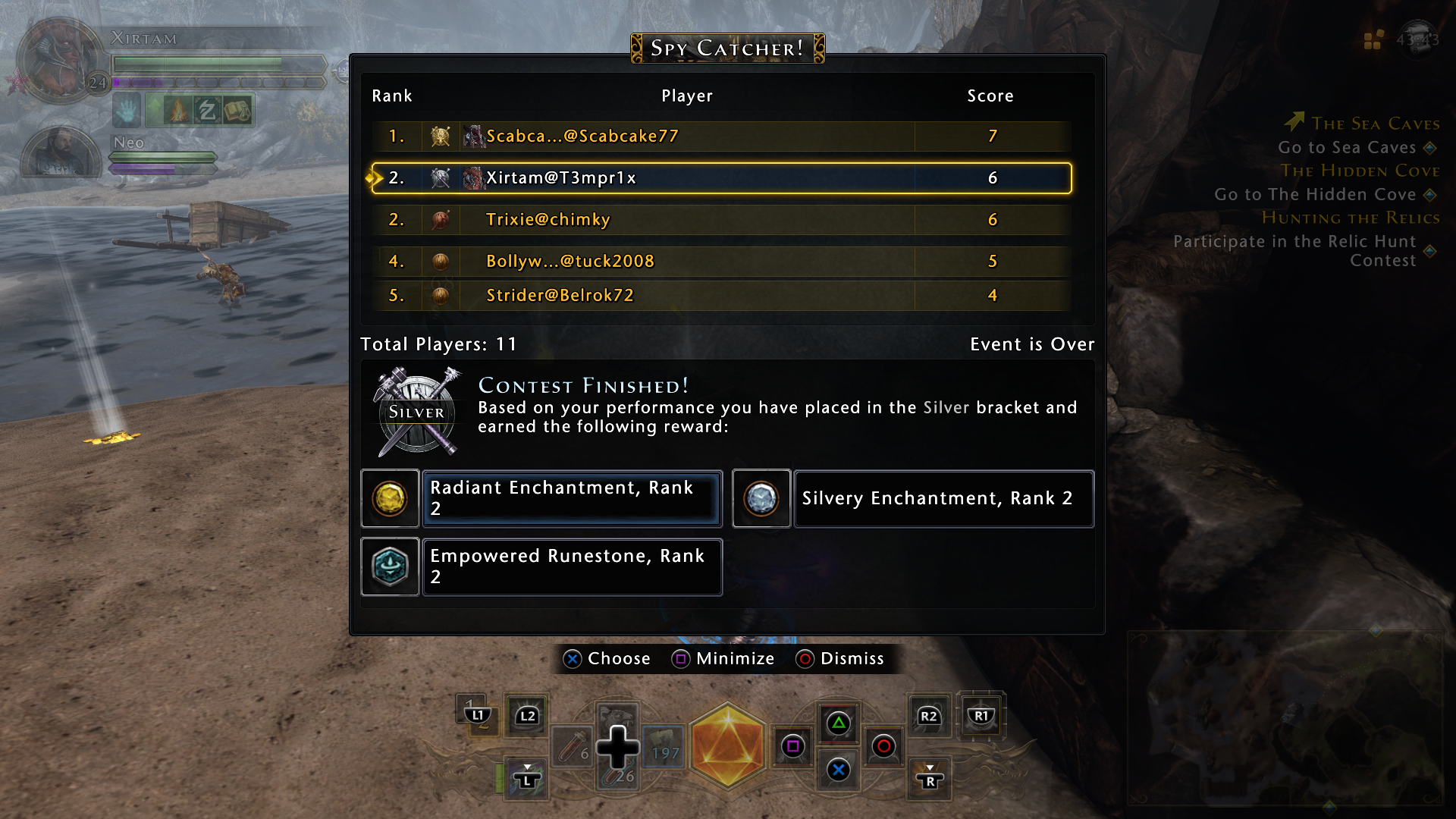Viewport: 1456px width, 819px height.
Task: Dismiss the Spy Catcher results window
Action: (x=842, y=658)
